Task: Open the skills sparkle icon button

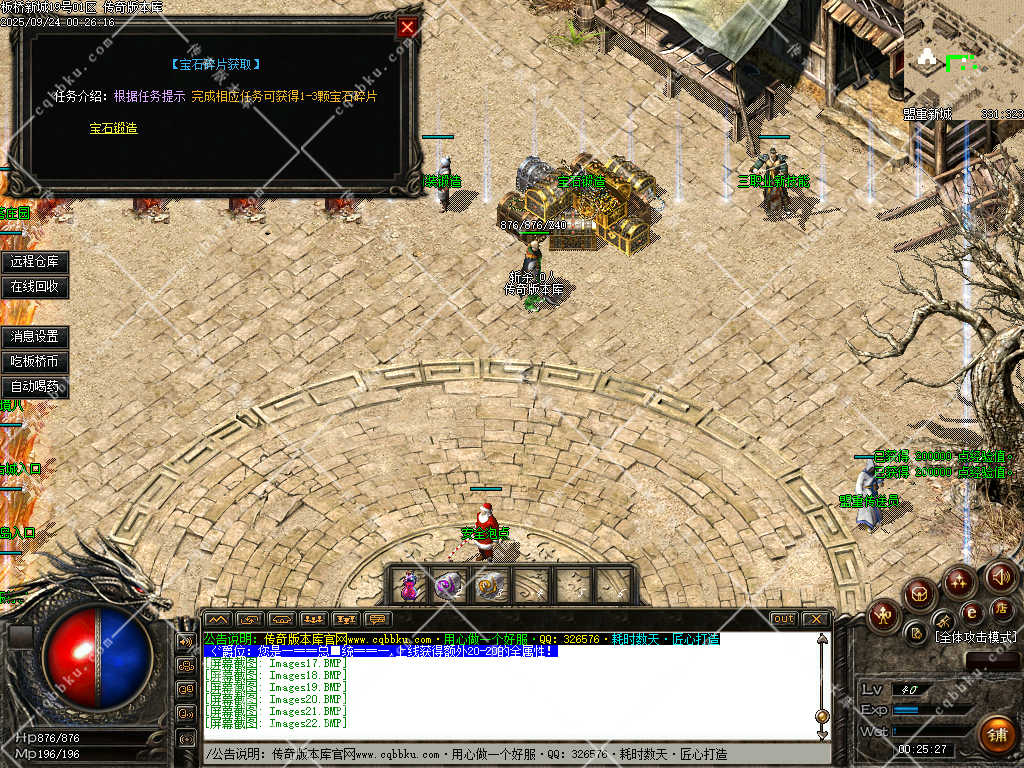Action: click(959, 581)
